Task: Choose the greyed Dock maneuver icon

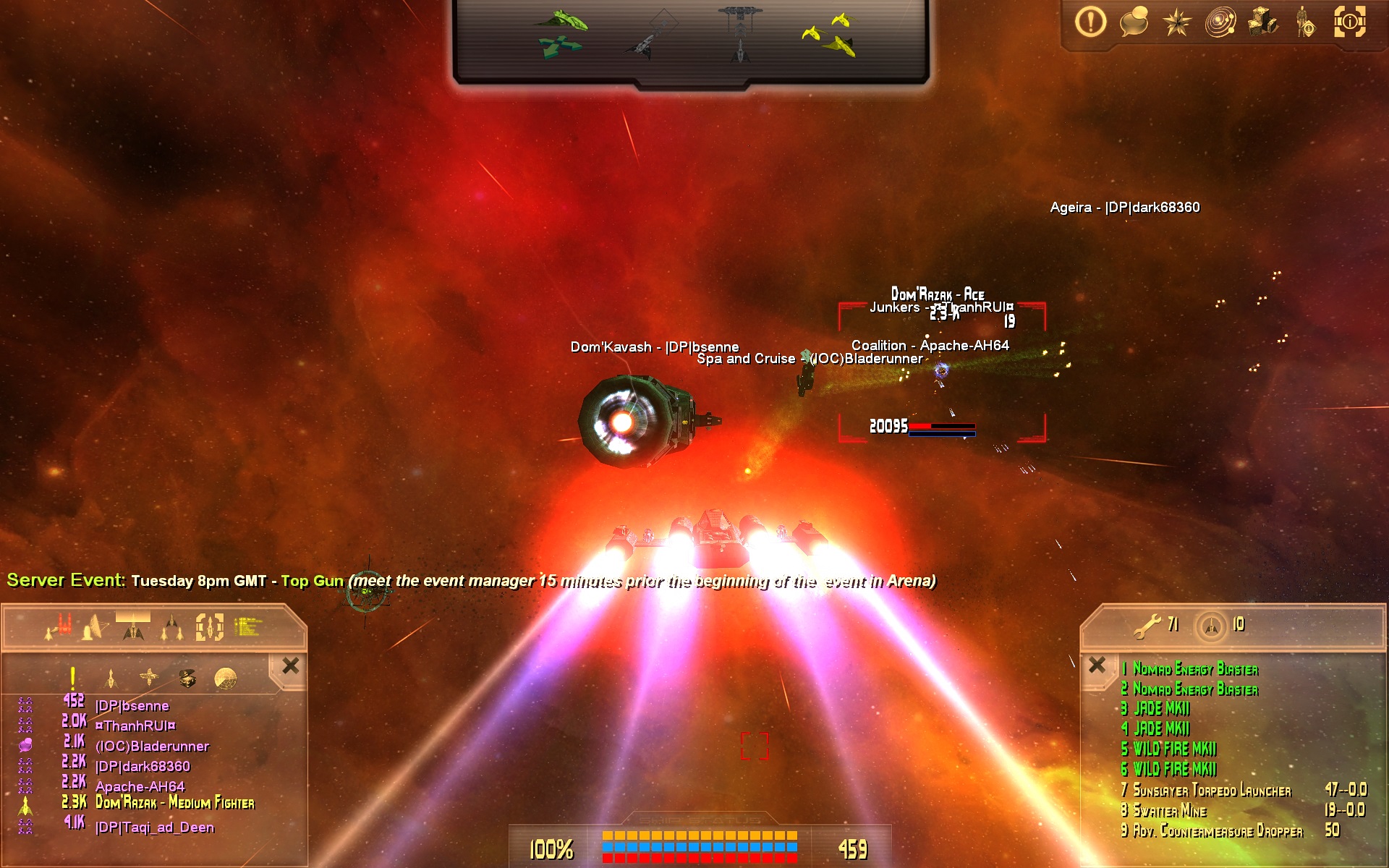Action: pos(740,33)
